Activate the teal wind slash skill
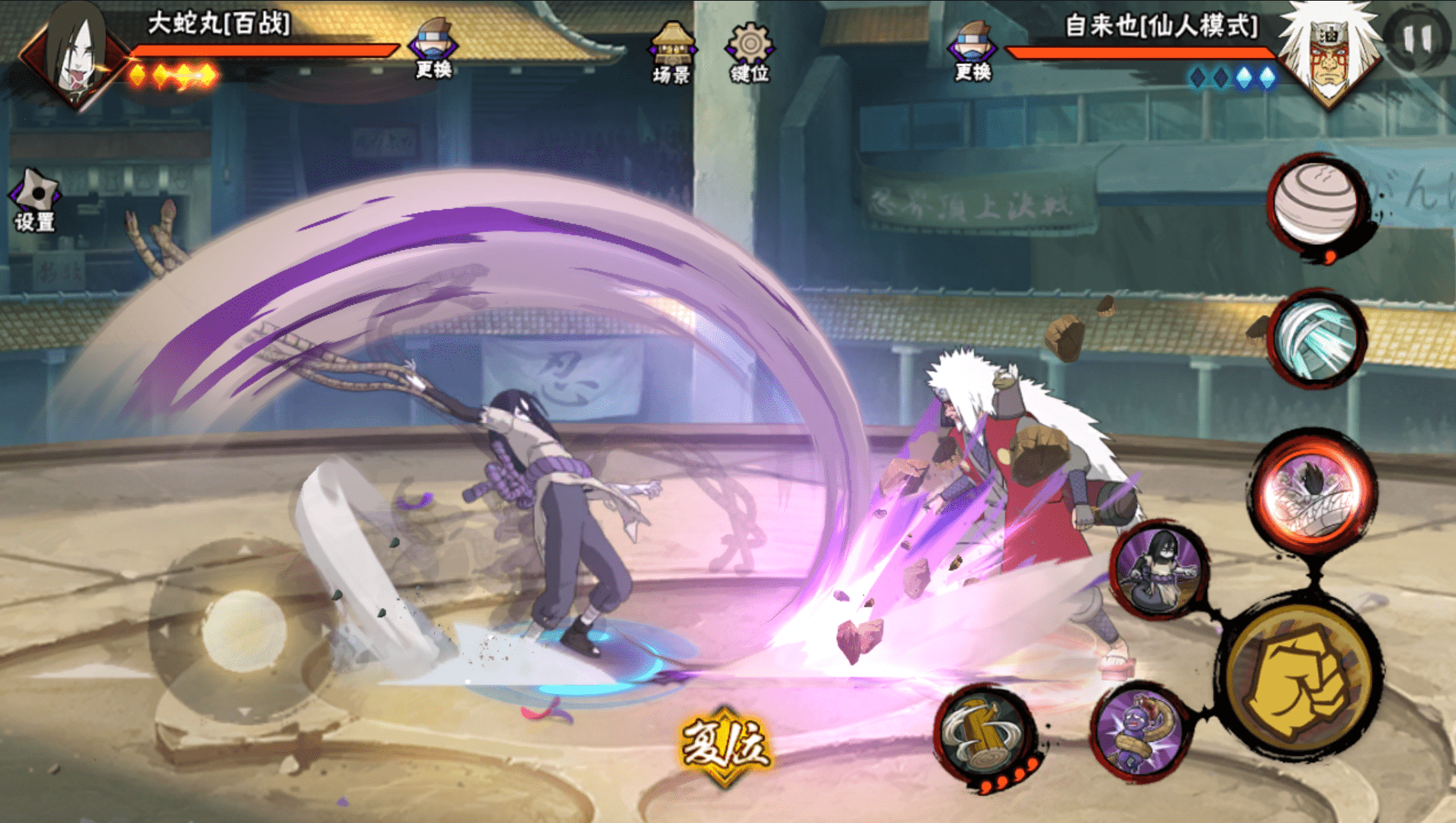The width and height of the screenshot is (1456, 823). click(x=1317, y=337)
